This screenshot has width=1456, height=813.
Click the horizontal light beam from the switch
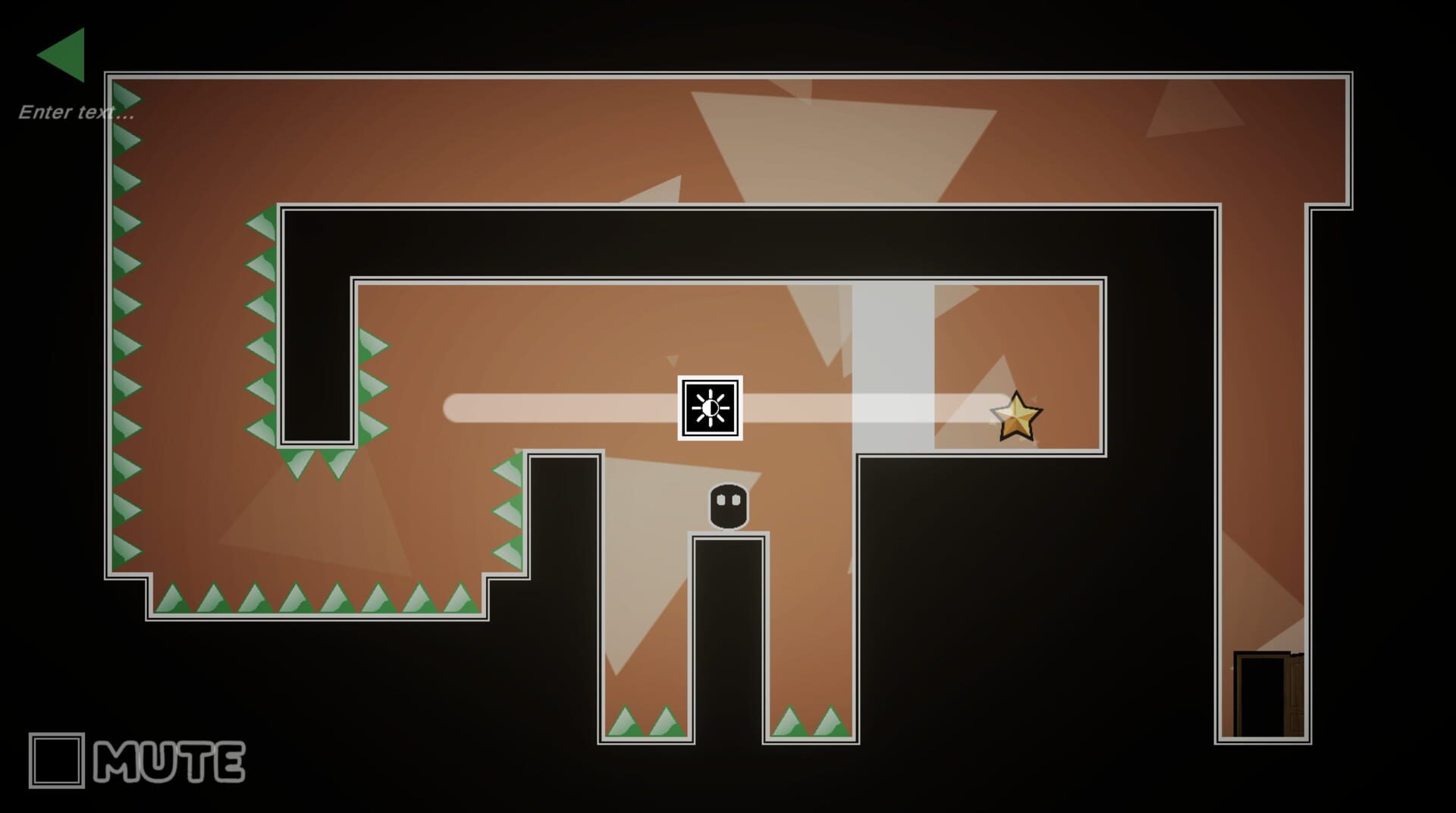pos(569,408)
